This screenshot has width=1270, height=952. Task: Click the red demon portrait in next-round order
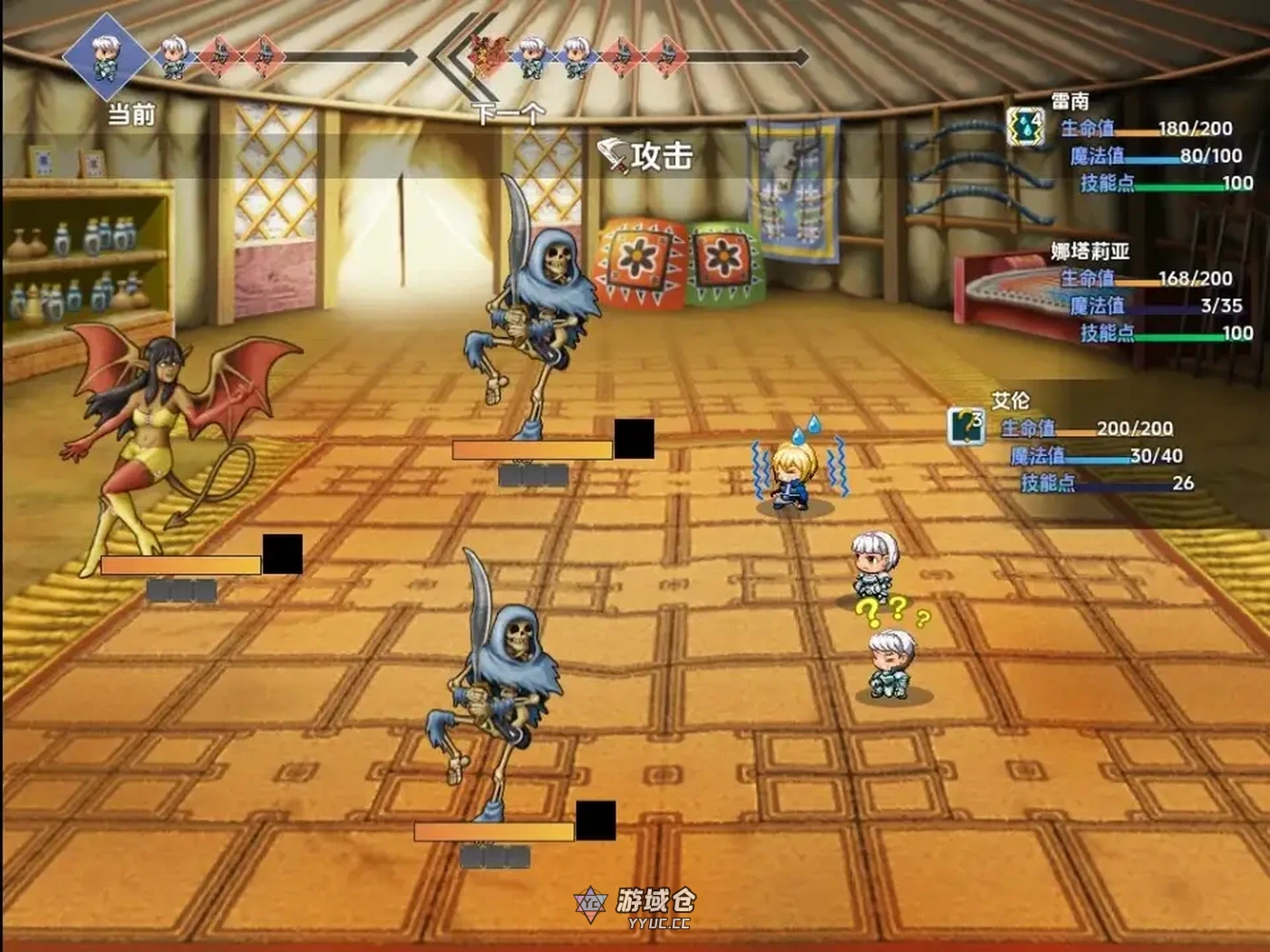[x=487, y=54]
